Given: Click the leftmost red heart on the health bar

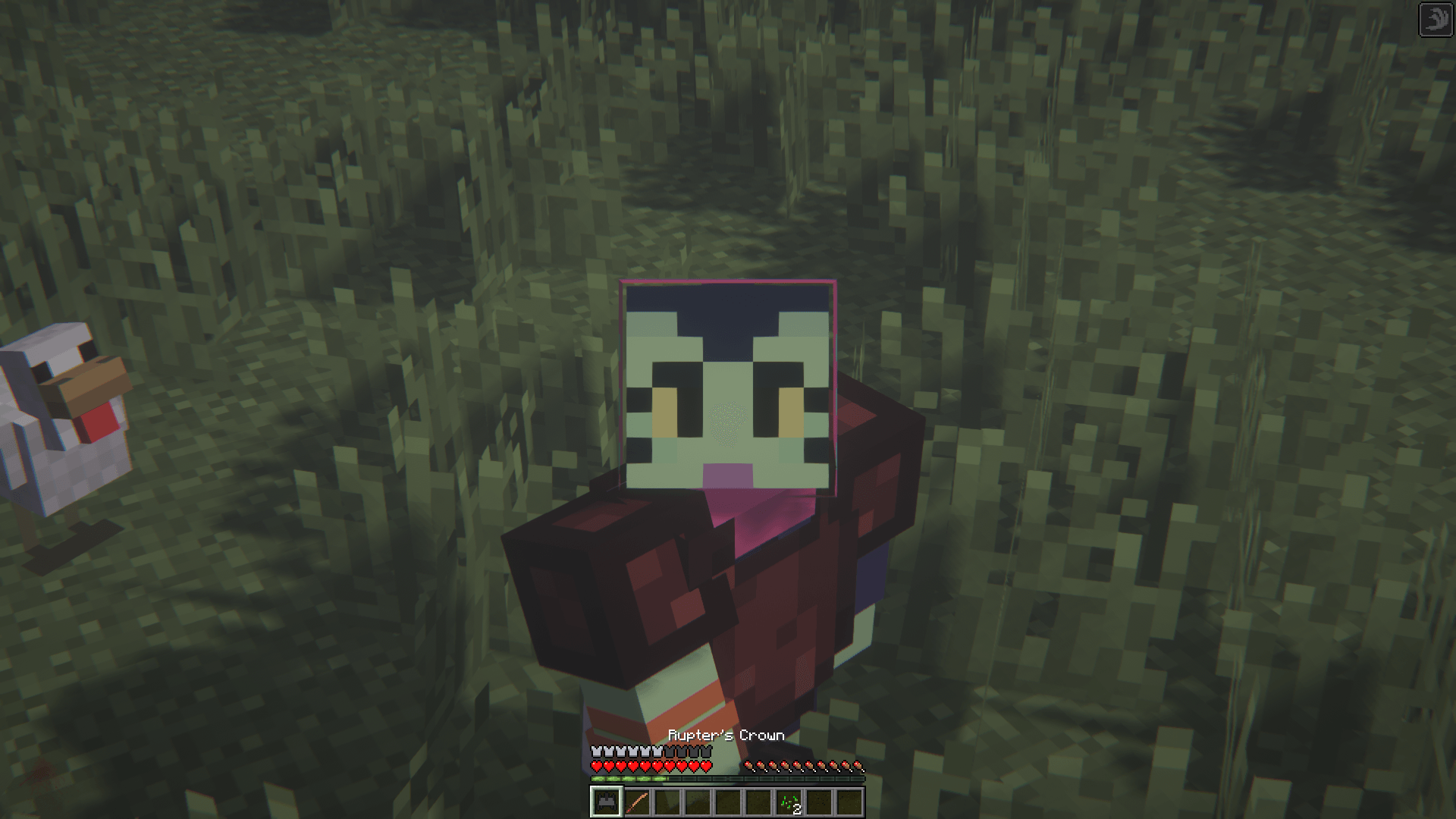Looking at the screenshot, I should tap(597, 766).
